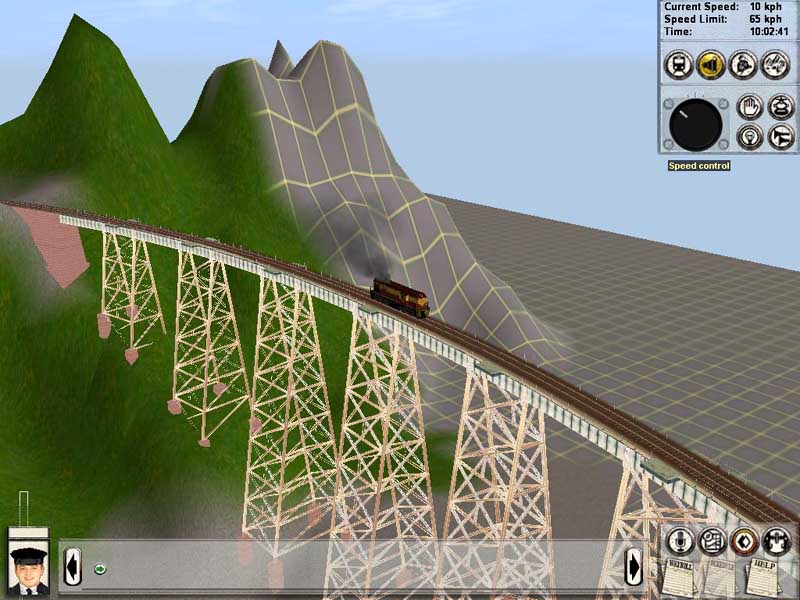Select the highlighted yellow speaker horn button

[711, 65]
